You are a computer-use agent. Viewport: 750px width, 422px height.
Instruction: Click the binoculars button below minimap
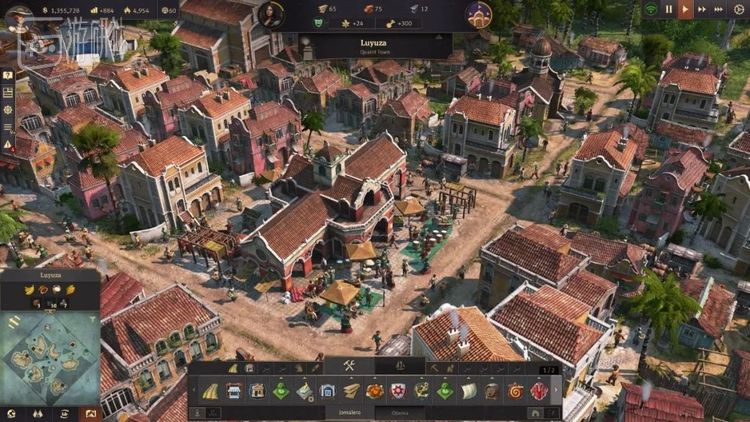click(x=38, y=413)
